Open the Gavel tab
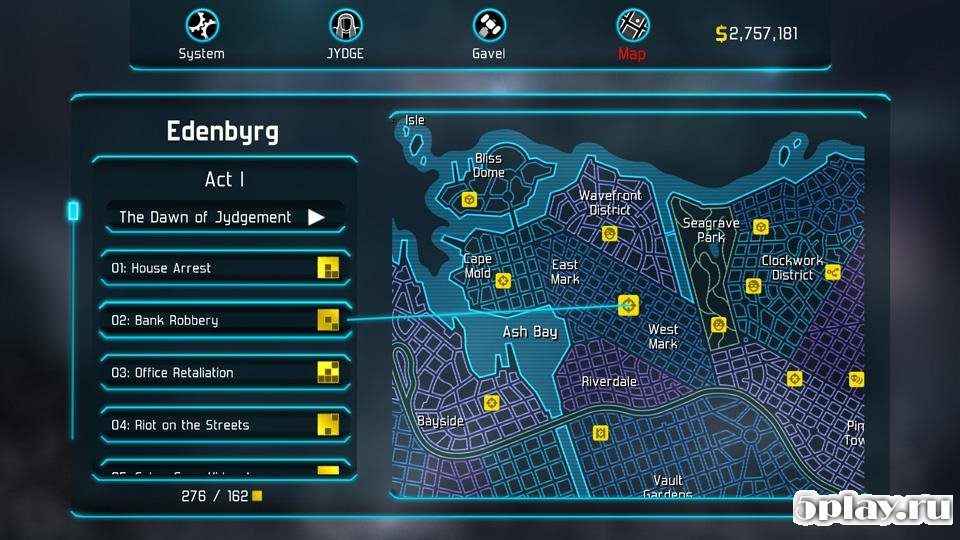960x540 pixels. 488,34
